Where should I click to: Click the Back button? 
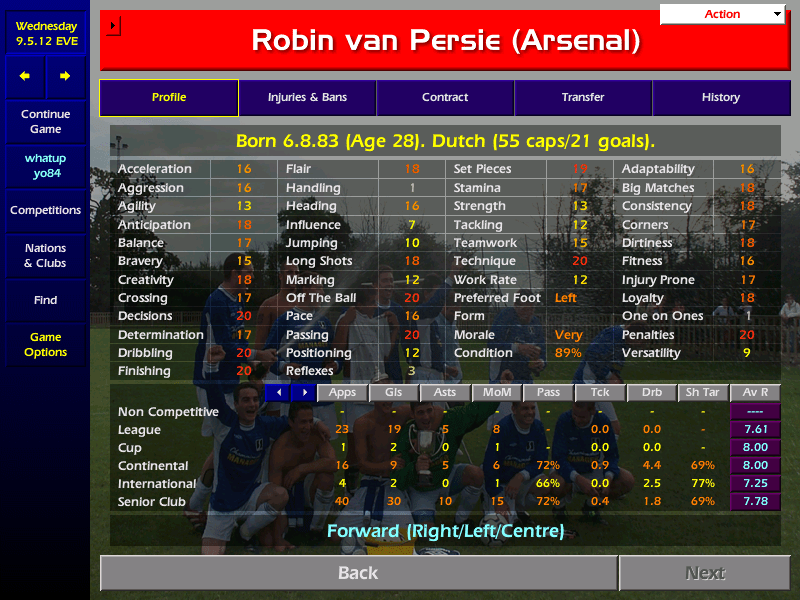coord(358,573)
